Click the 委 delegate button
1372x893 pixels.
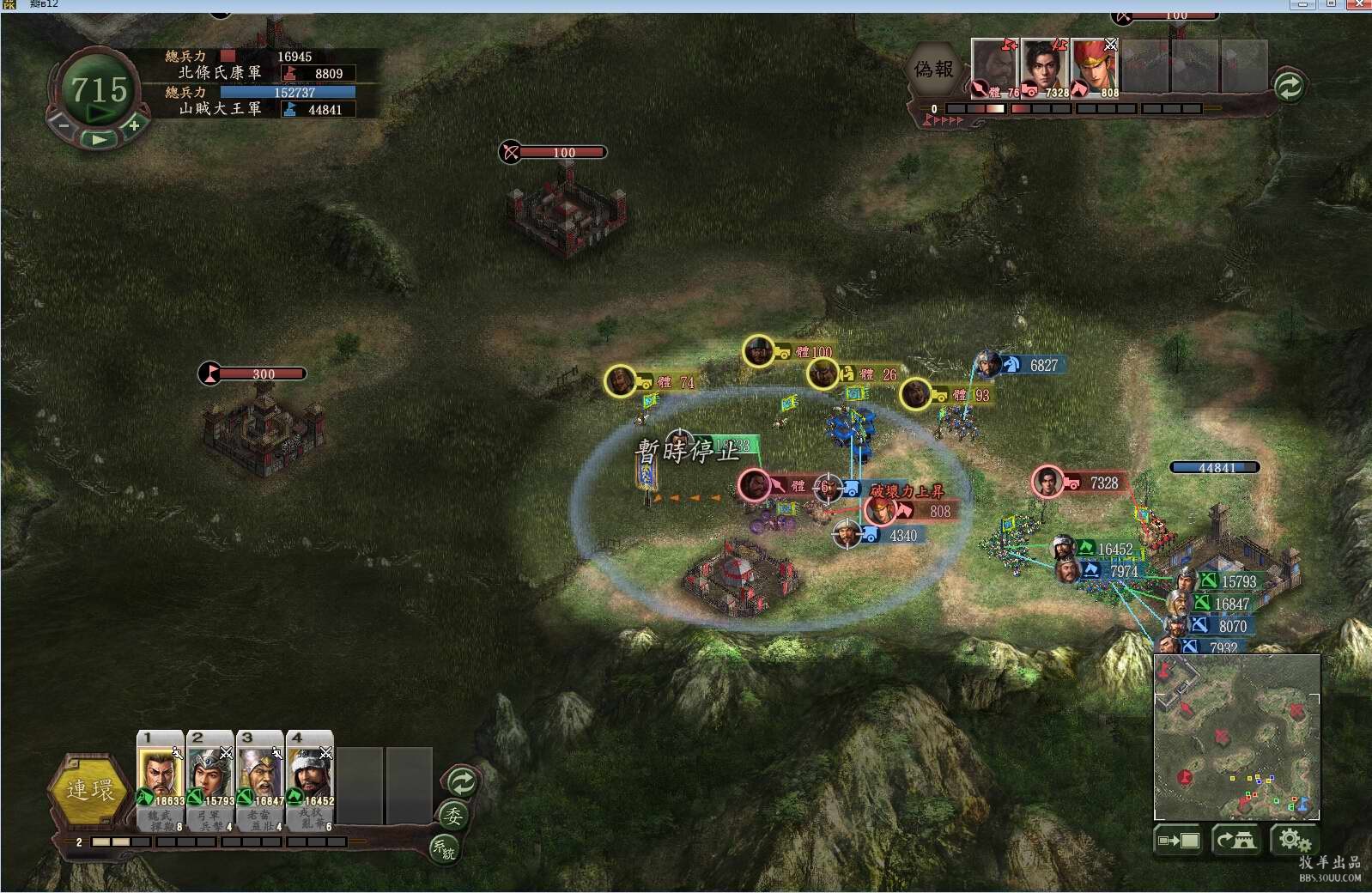tap(452, 816)
